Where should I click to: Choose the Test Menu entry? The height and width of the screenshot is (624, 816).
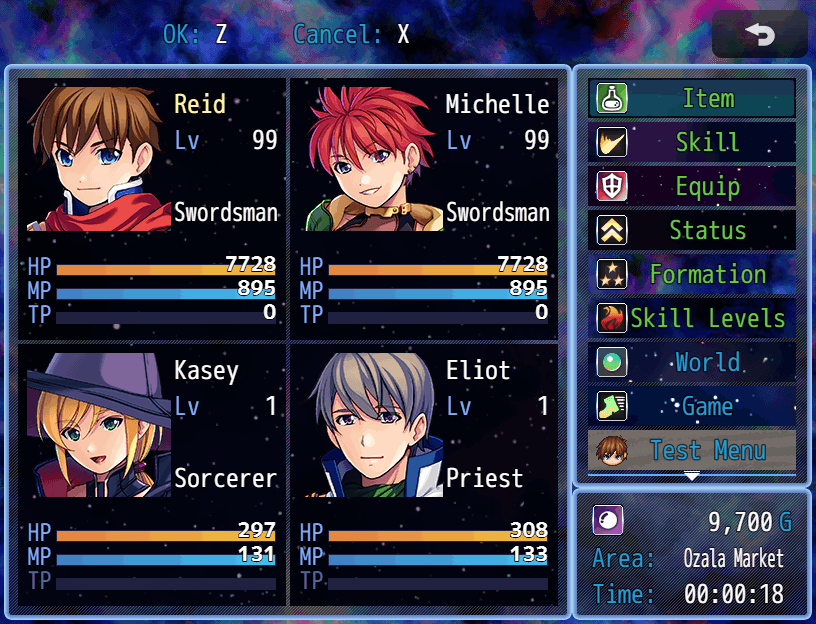click(x=692, y=449)
